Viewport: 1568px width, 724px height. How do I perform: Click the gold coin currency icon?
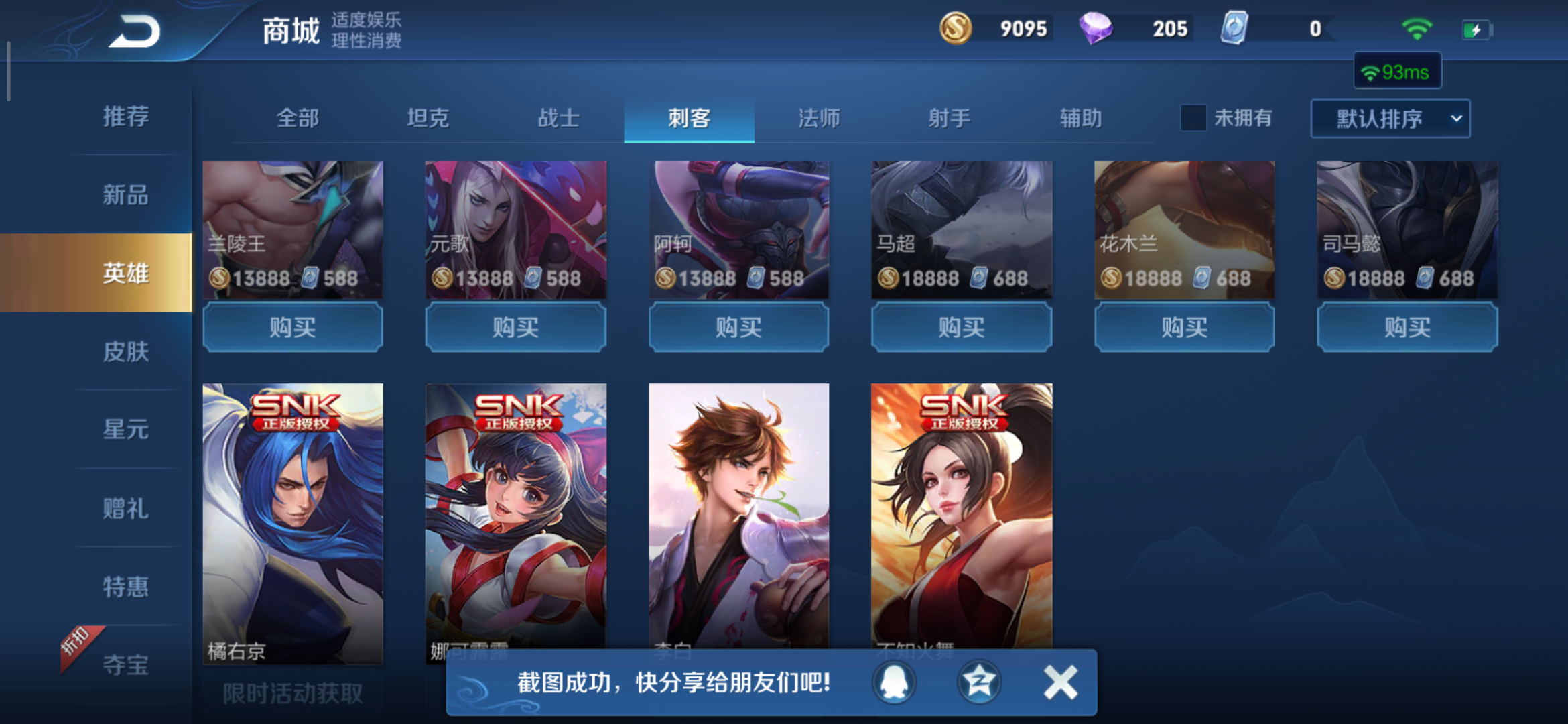(958, 29)
